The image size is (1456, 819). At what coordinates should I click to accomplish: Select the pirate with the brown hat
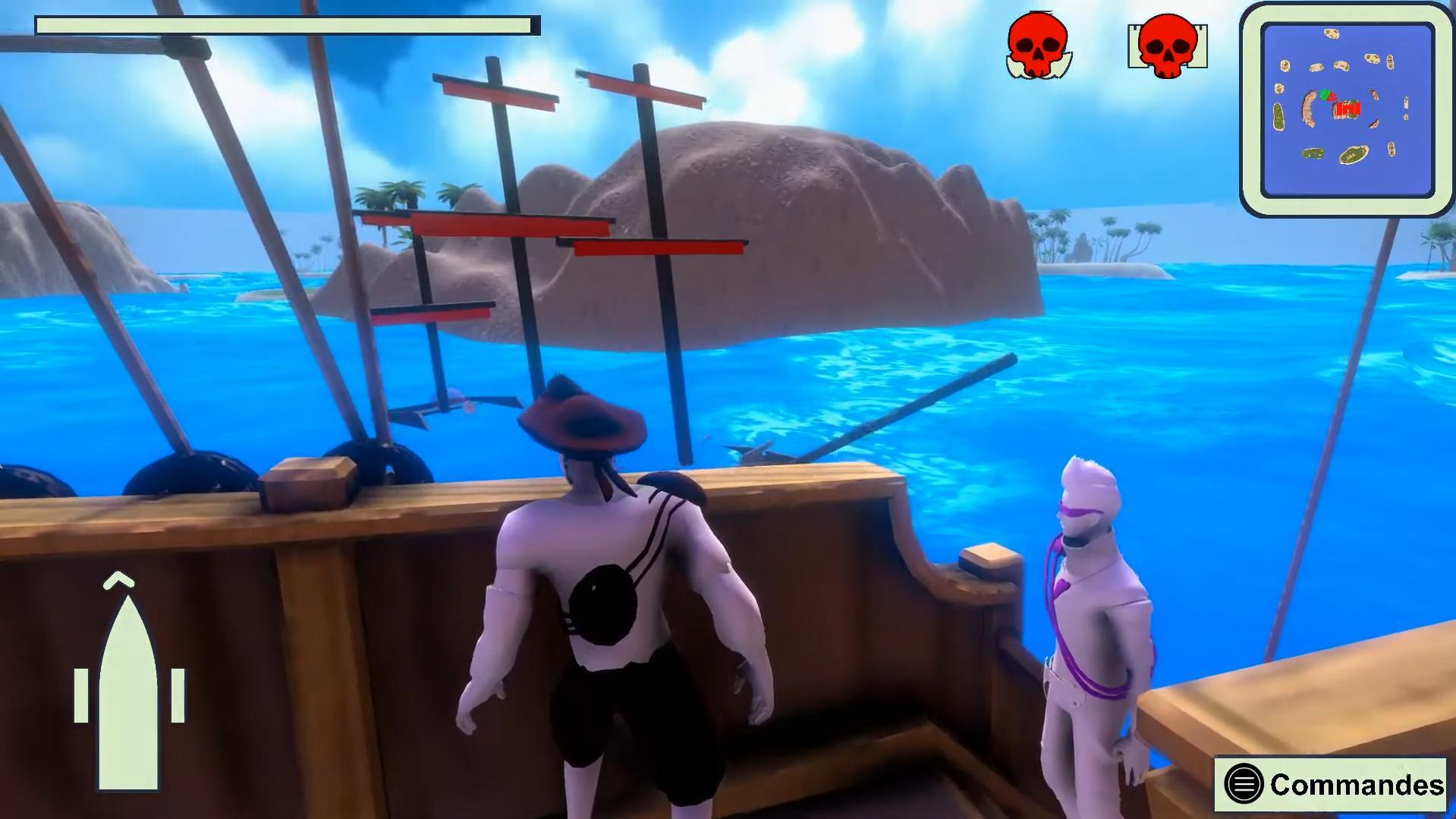(x=607, y=592)
